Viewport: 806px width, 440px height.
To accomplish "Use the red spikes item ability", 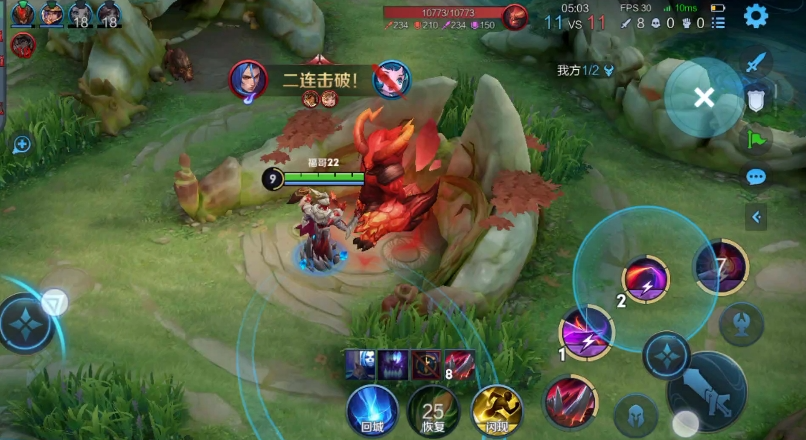I will pyautogui.click(x=570, y=402).
